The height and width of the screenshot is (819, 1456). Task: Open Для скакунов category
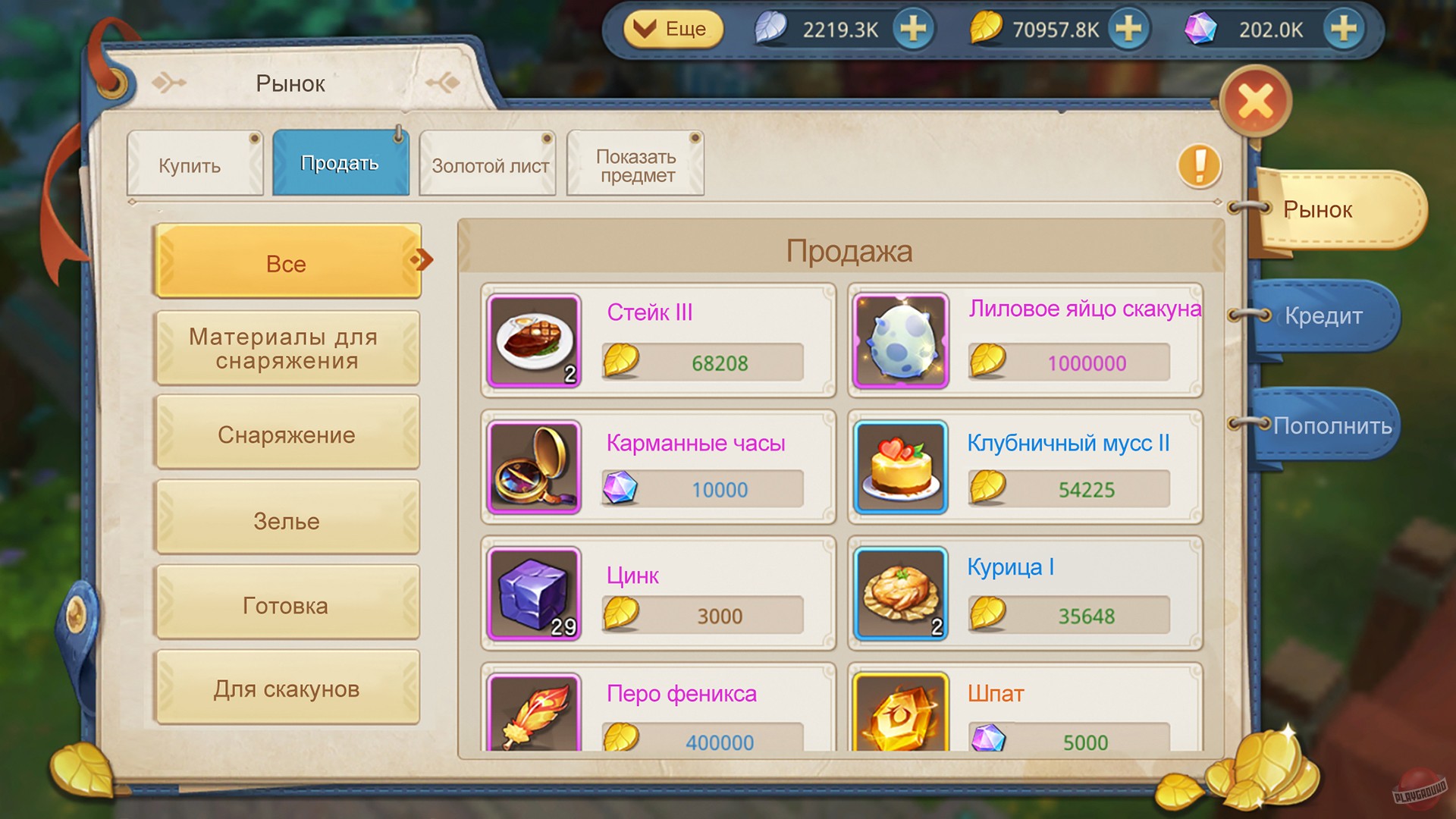click(x=288, y=688)
